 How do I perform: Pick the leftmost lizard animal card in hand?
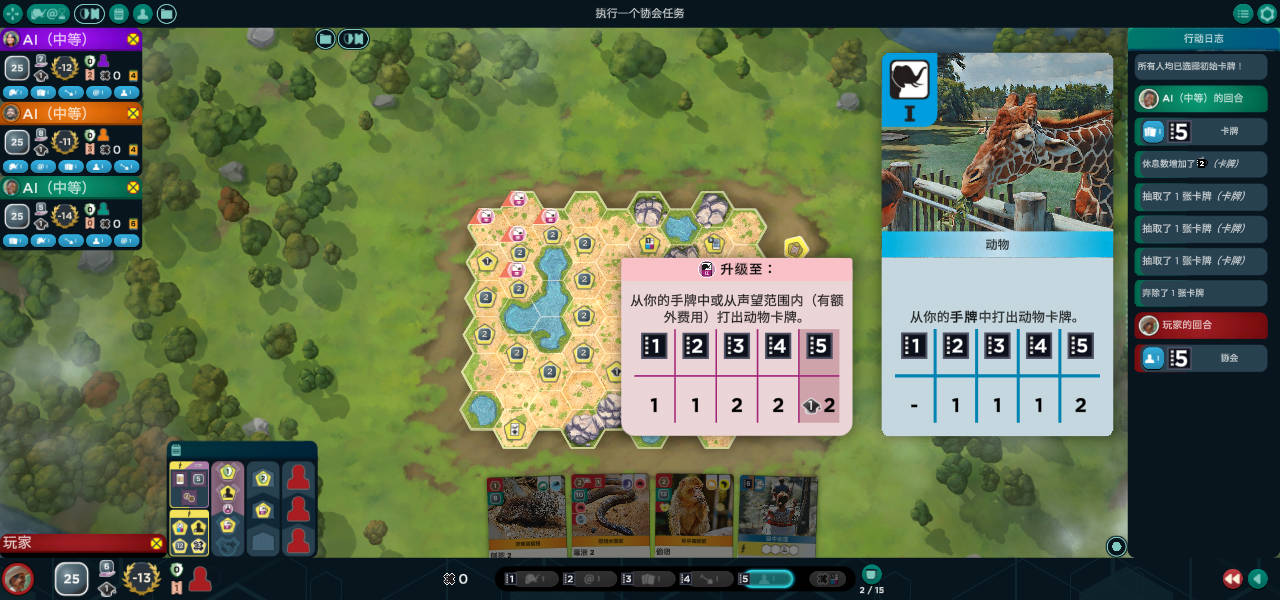(x=526, y=514)
